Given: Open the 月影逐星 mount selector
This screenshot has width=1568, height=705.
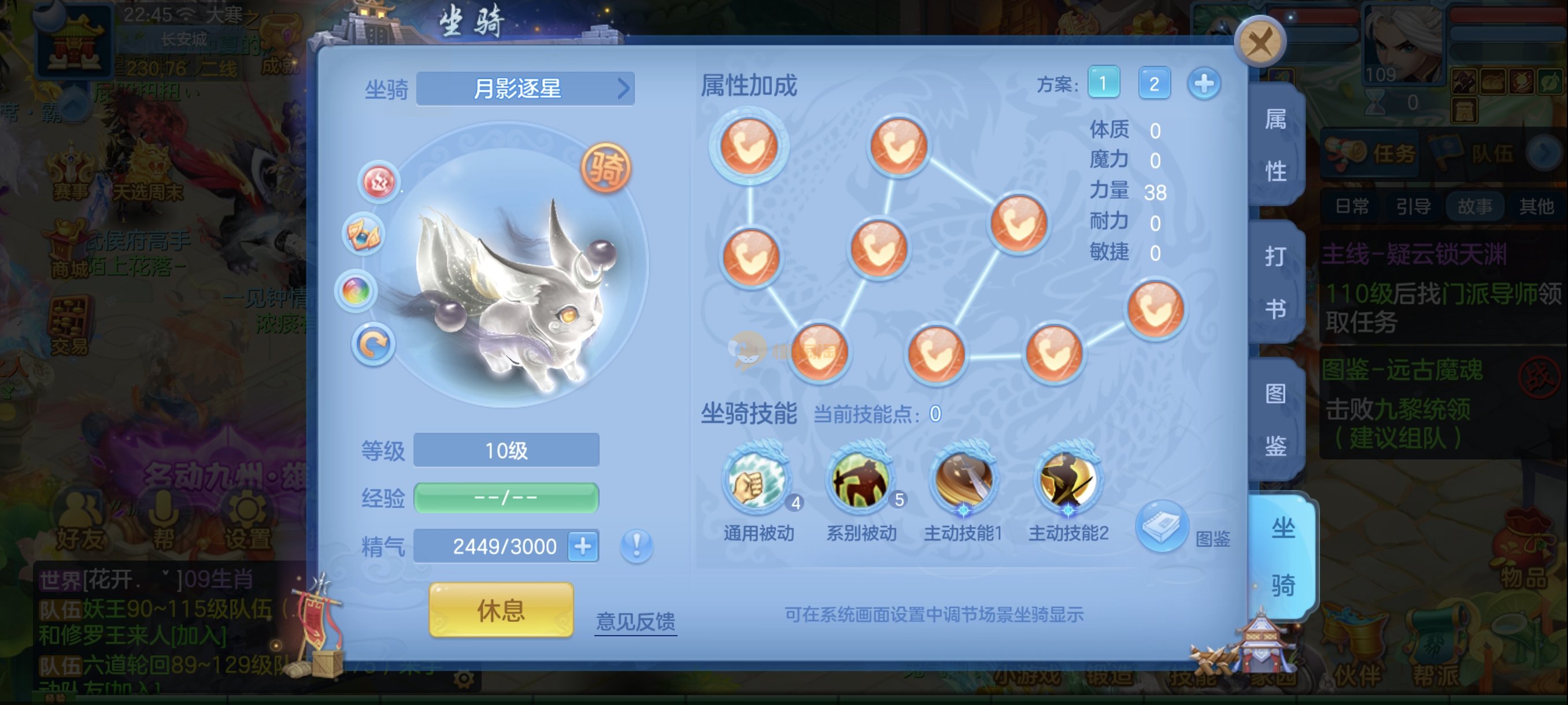Looking at the screenshot, I should pyautogui.click(x=526, y=89).
